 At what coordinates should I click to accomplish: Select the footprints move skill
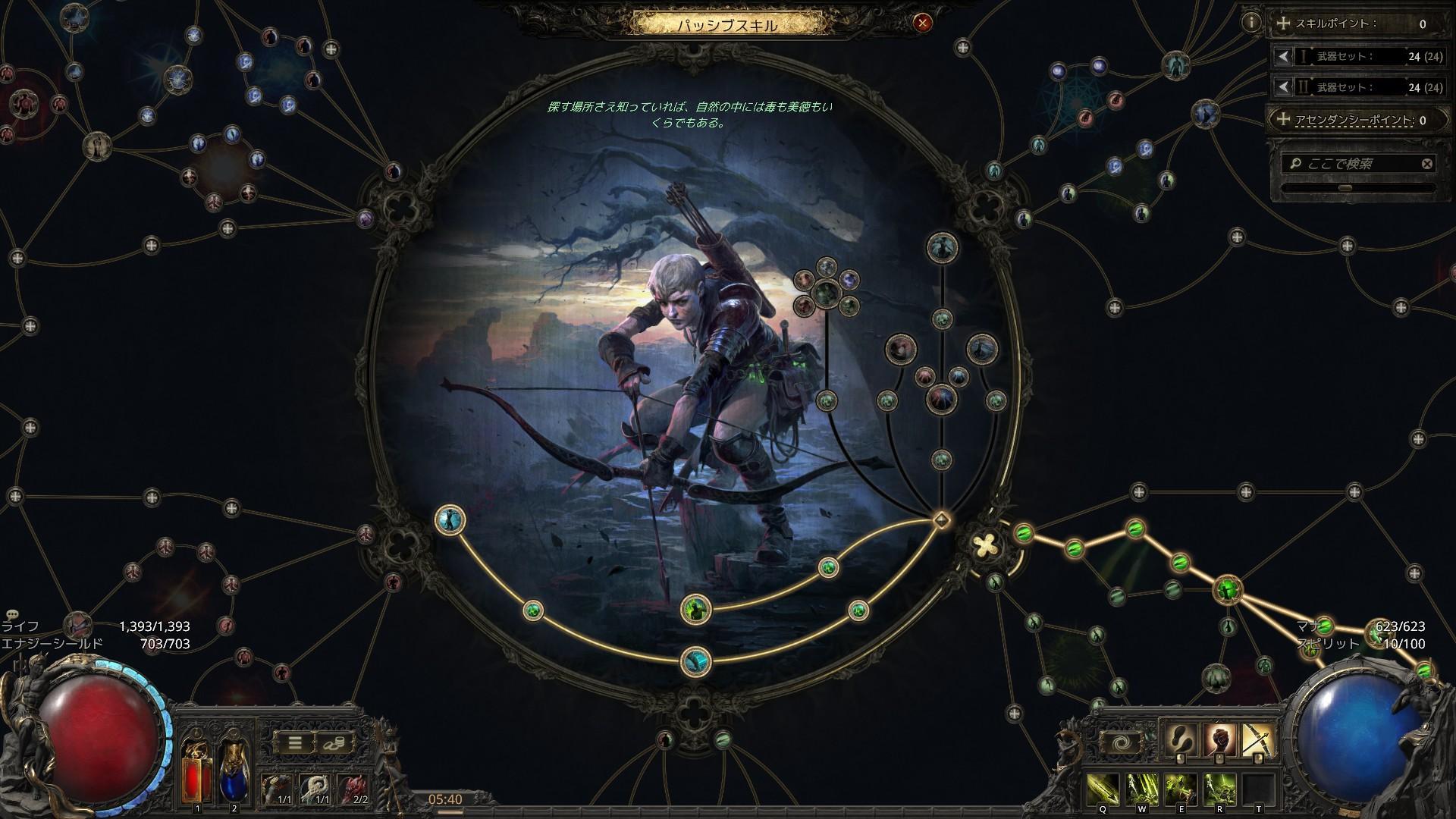[1181, 739]
